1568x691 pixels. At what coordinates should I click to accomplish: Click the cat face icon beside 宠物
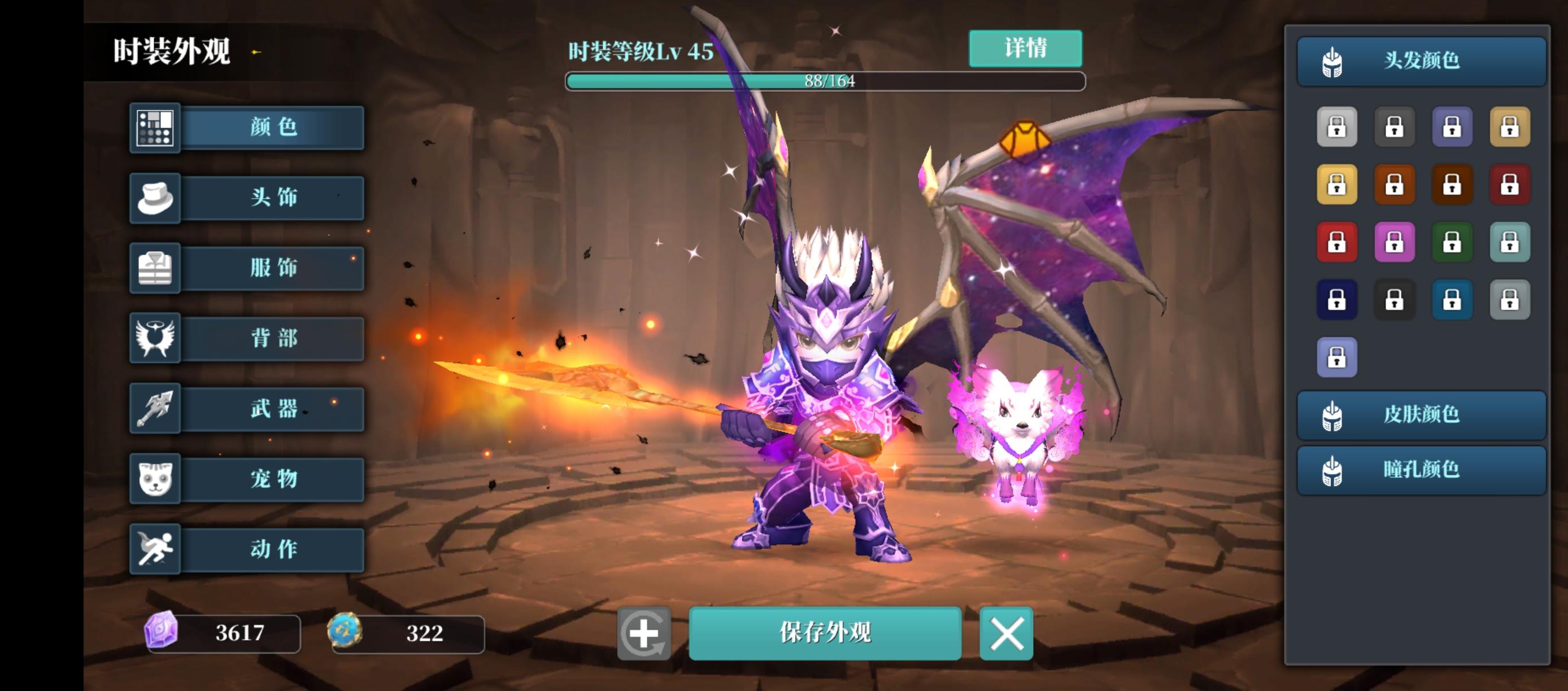click(x=155, y=479)
